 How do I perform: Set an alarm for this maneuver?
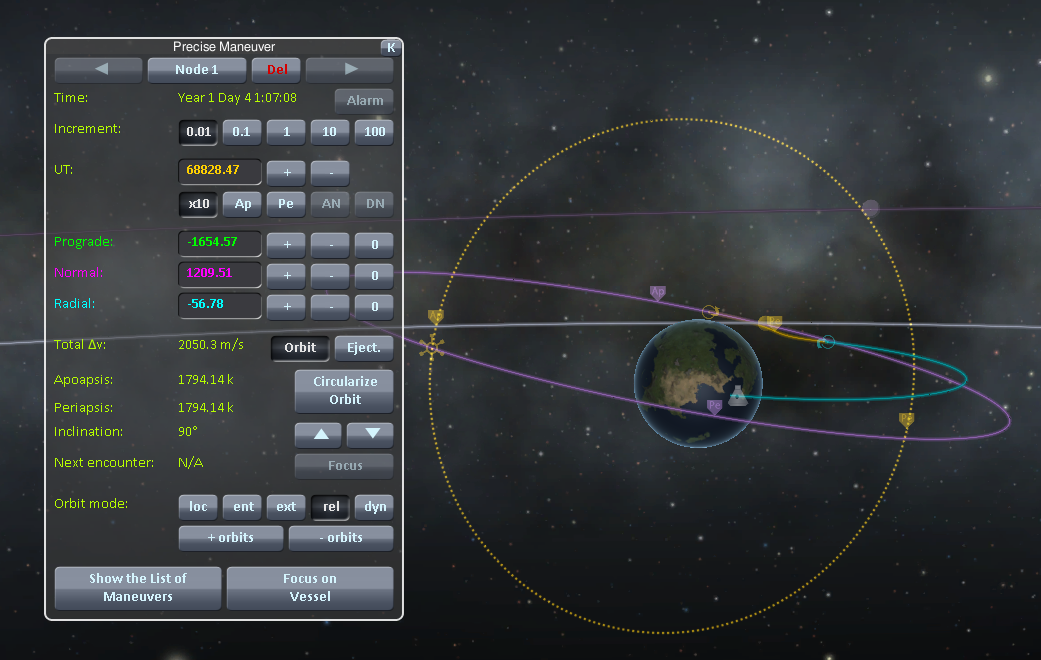(364, 101)
